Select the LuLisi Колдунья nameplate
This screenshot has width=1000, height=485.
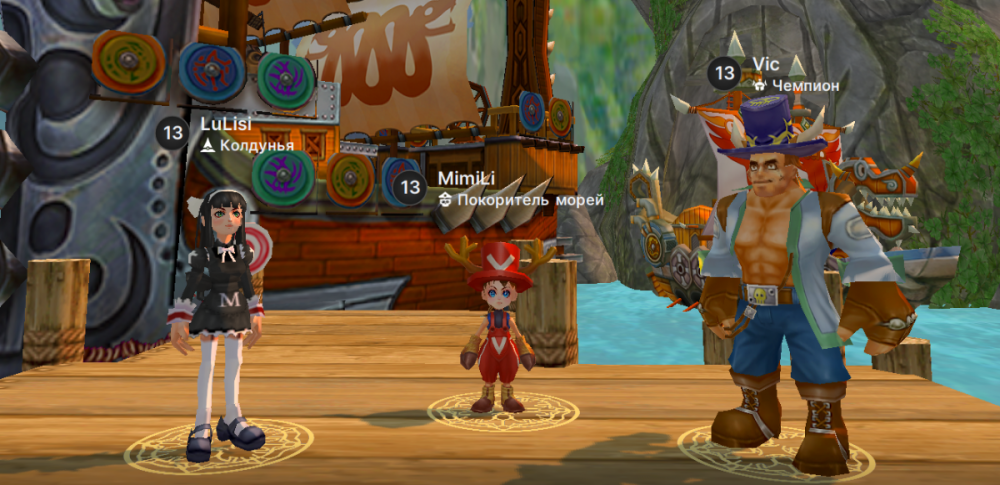tap(228, 133)
